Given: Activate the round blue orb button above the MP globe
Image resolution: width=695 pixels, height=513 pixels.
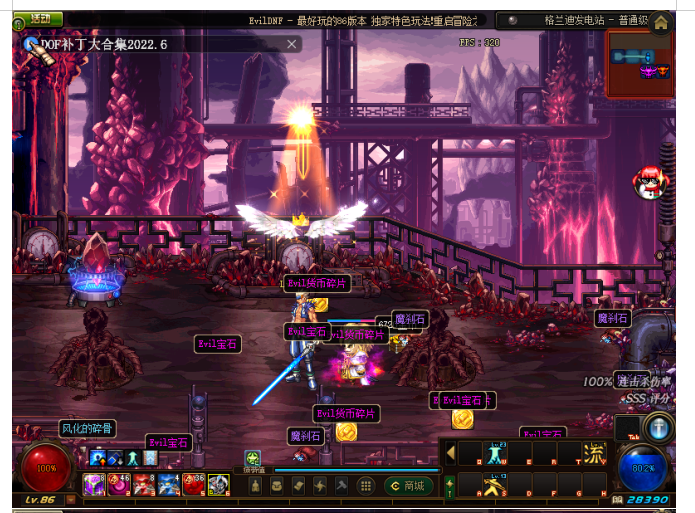Looking at the screenshot, I should [x=657, y=428].
